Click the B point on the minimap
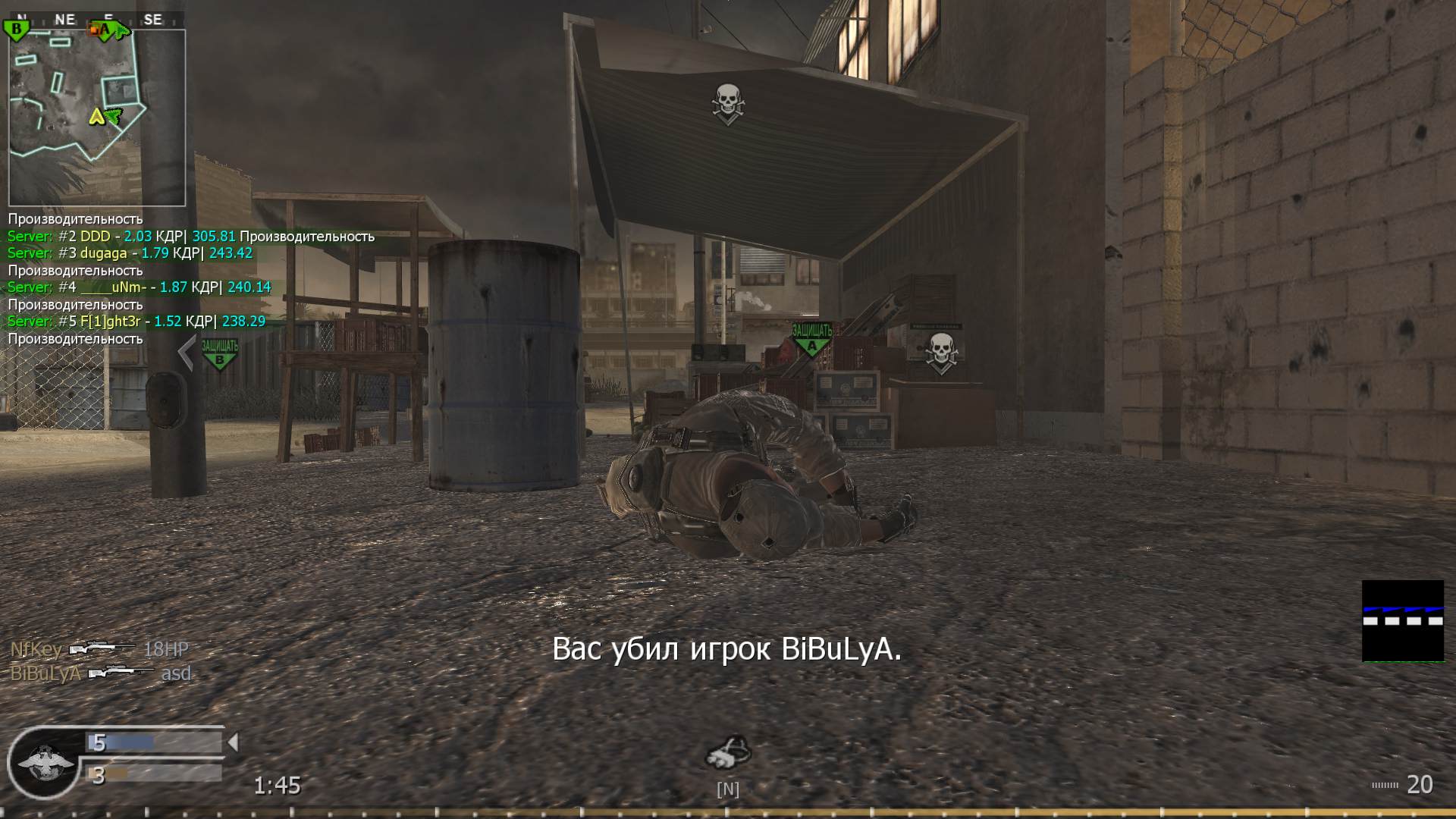Viewport: 1456px width, 819px height. pos(14,29)
